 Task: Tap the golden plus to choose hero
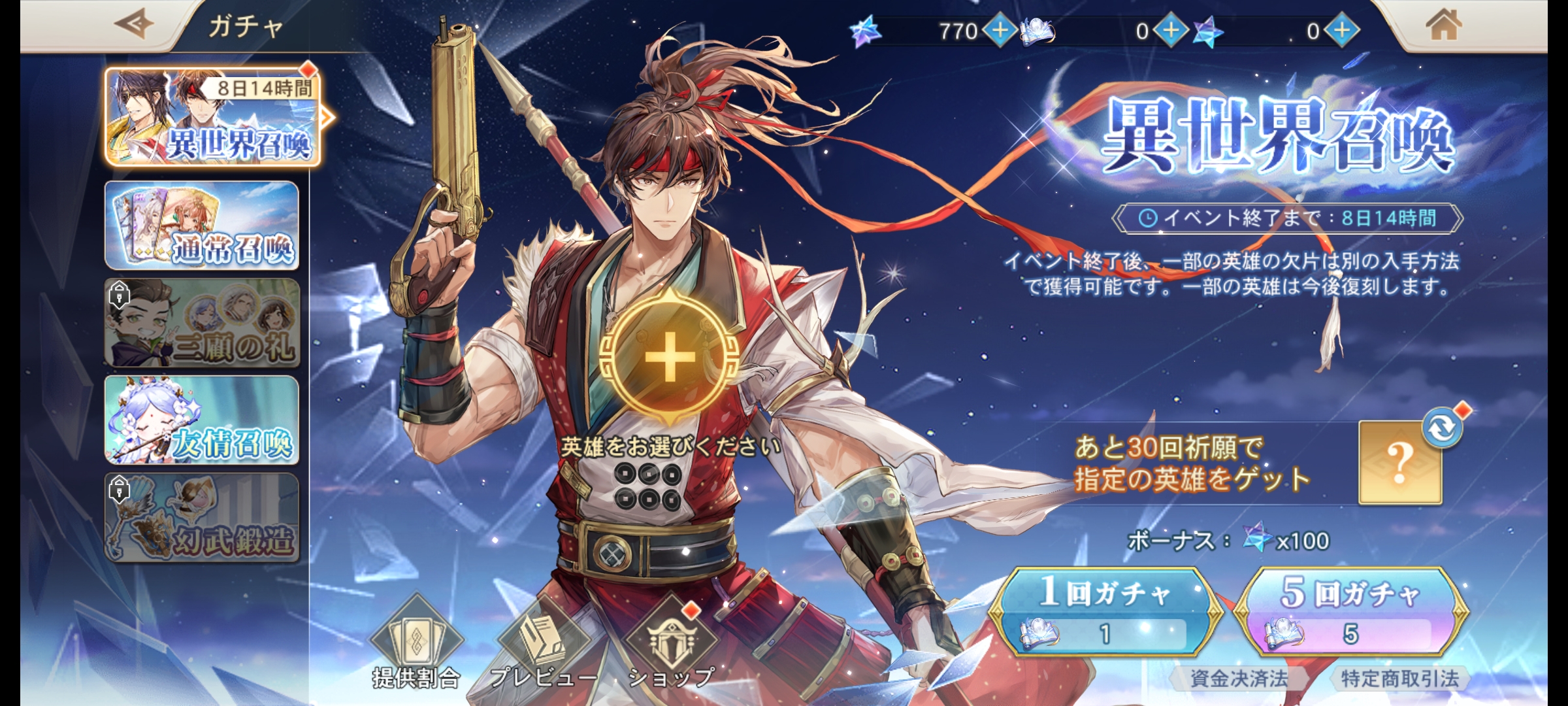coord(670,357)
